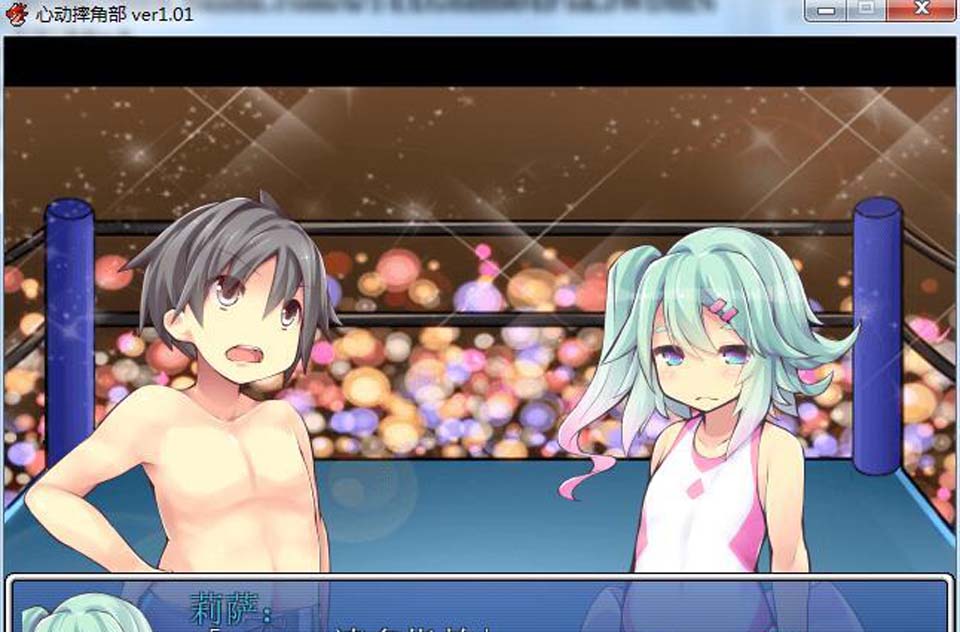Screen dimensions: 960x632
Task: Advance the dialogue box text
Action: pos(478,606)
